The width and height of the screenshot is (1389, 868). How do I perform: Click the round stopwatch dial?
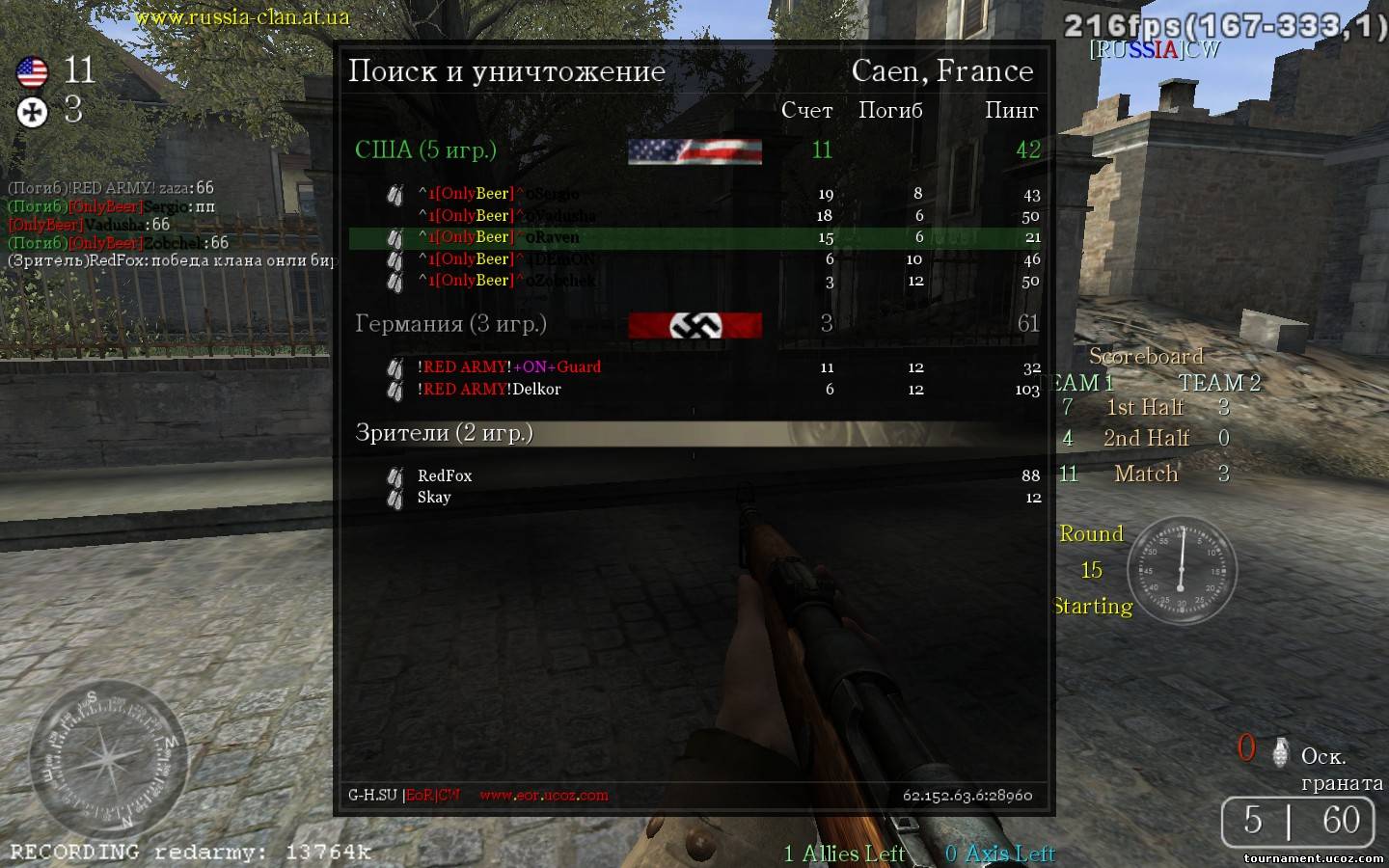pos(1181,570)
